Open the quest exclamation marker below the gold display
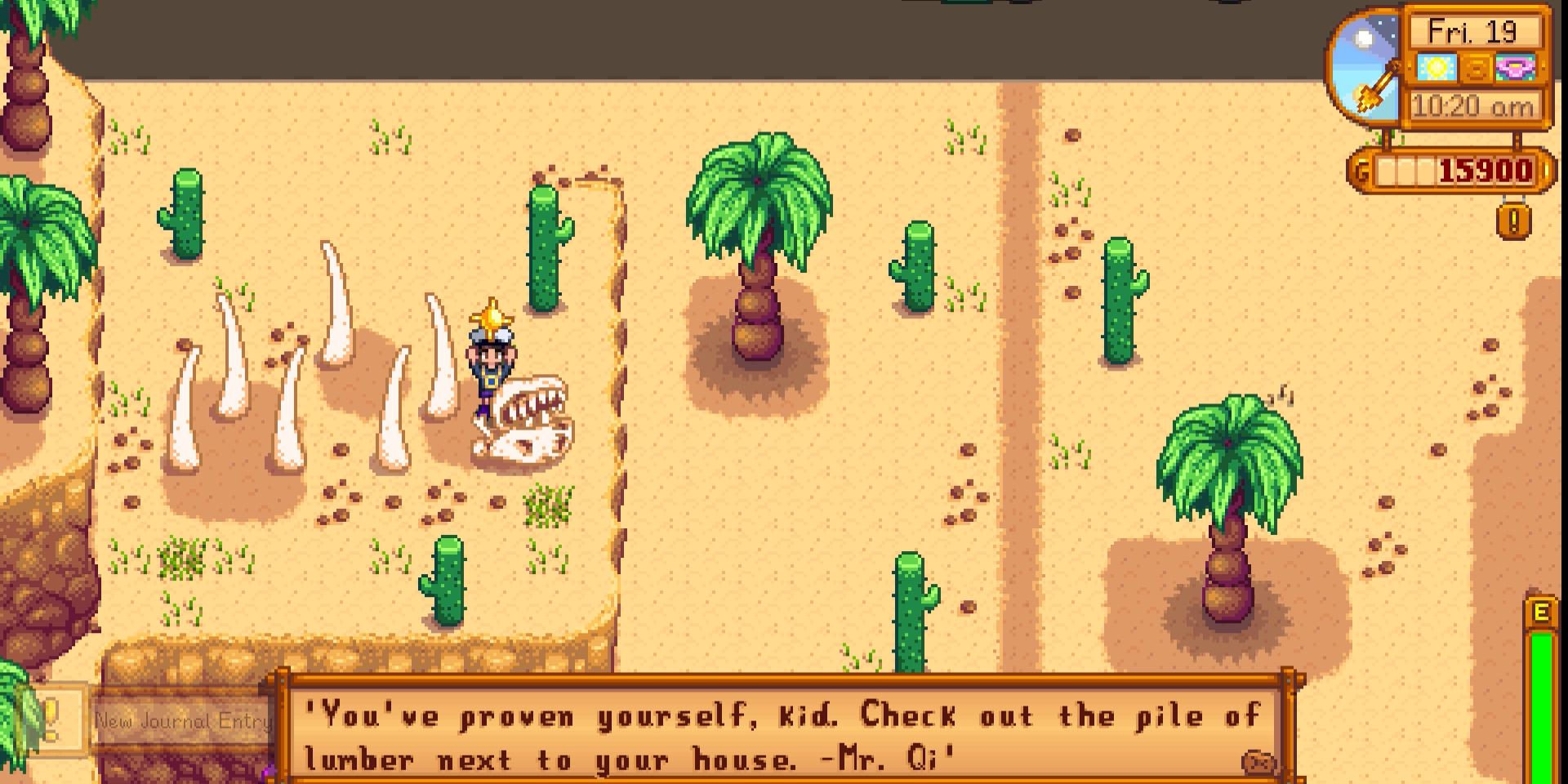 click(1513, 220)
